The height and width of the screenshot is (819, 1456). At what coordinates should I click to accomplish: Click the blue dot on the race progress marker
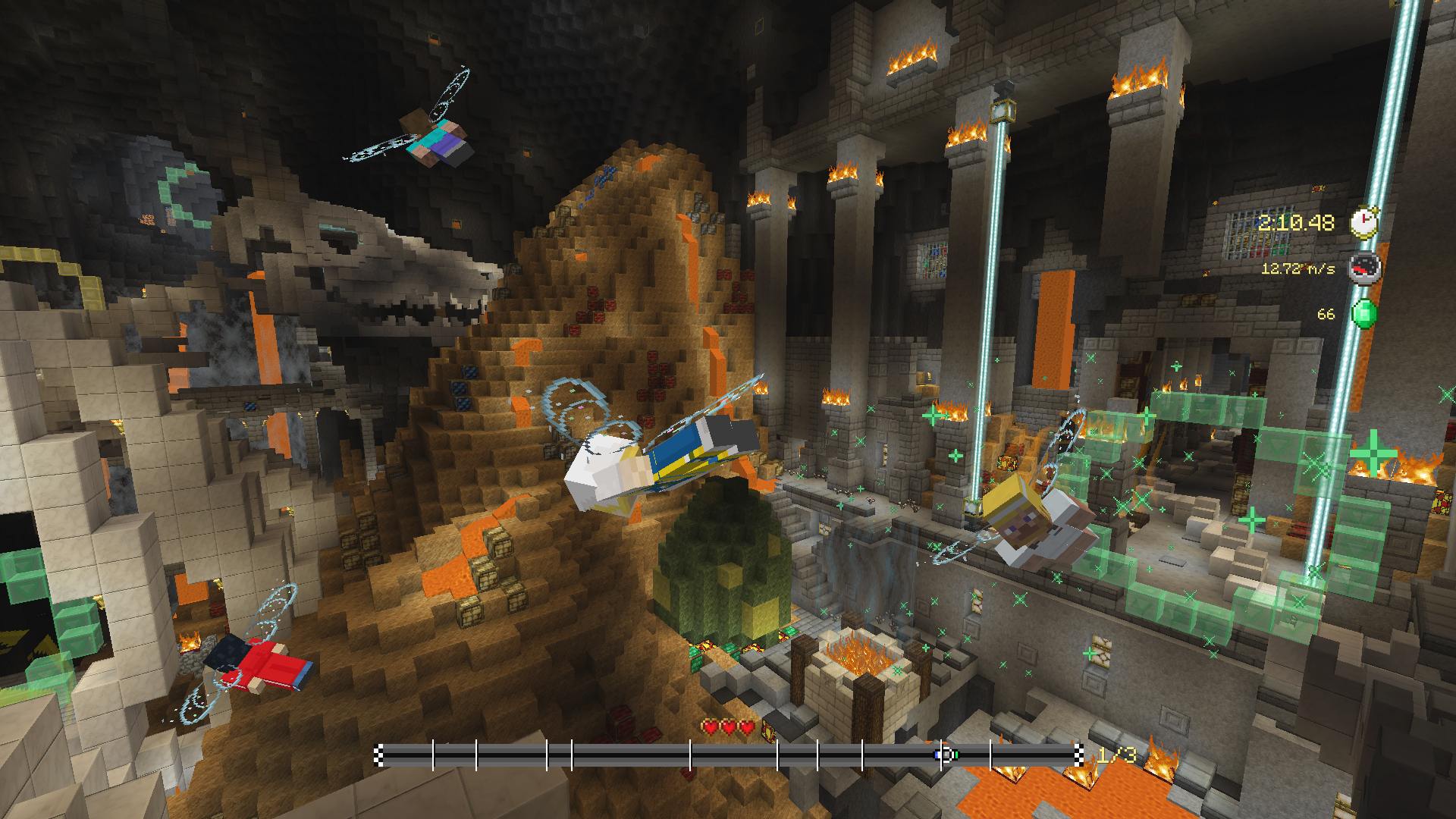pos(937,755)
